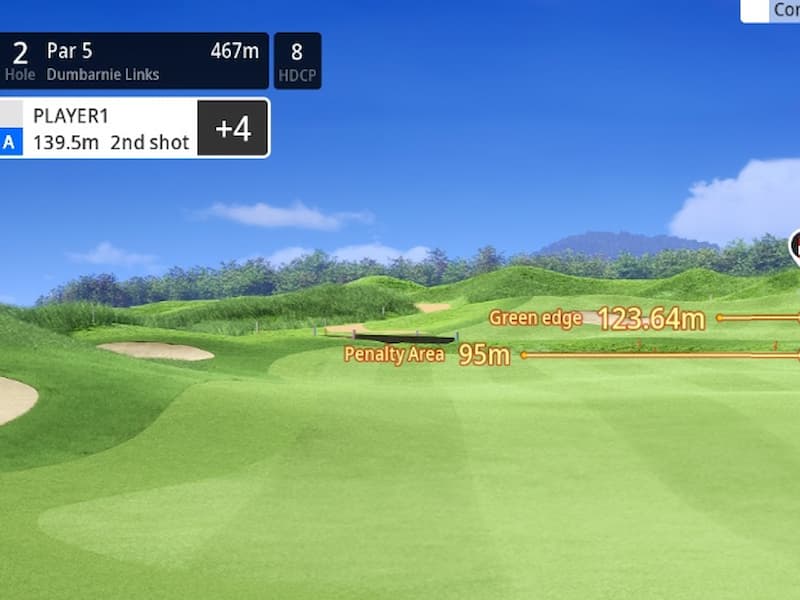Click the pin marker icon above the green
This screenshot has width=800, height=600.
pos(795,244)
